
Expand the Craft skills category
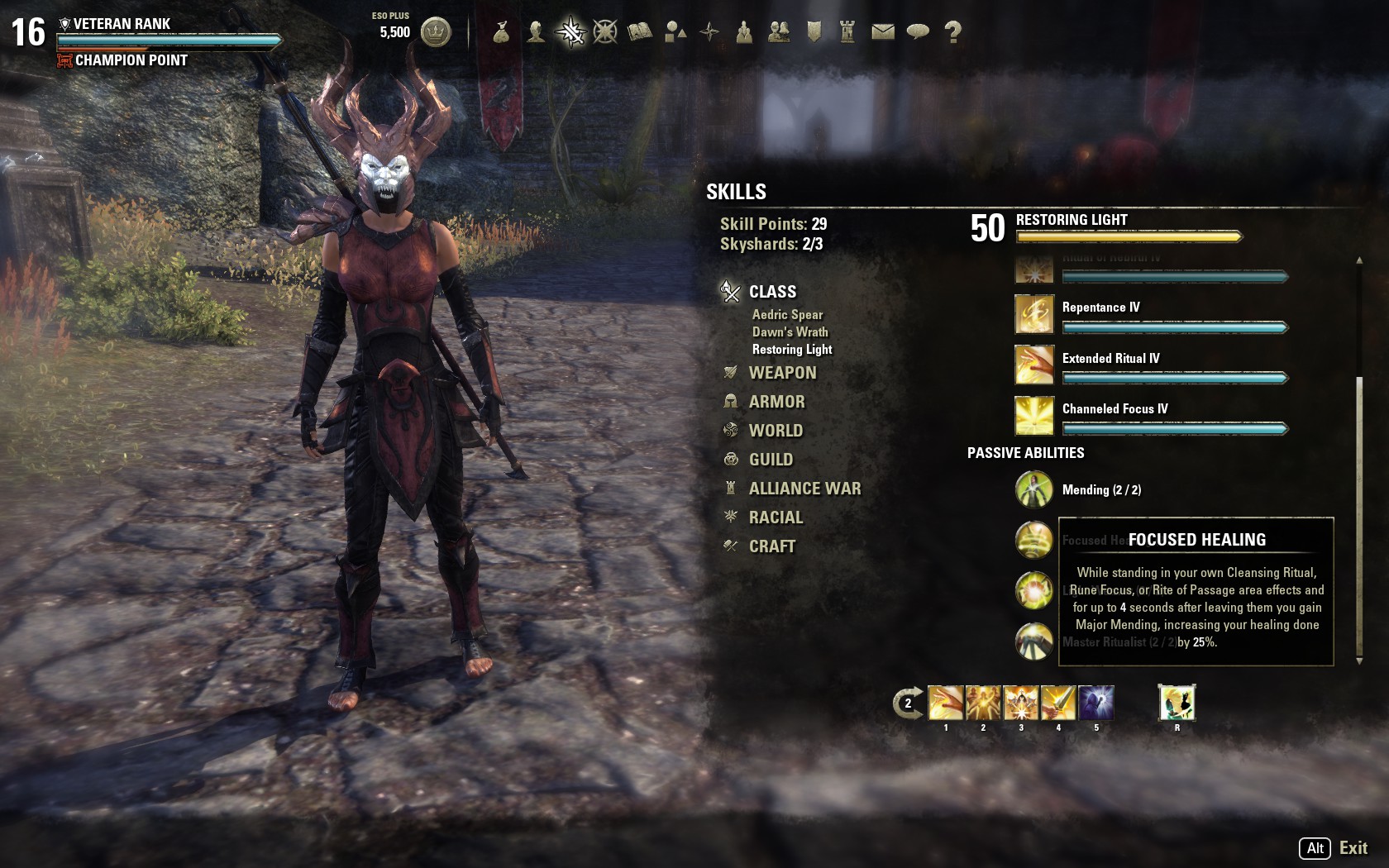coord(771,546)
